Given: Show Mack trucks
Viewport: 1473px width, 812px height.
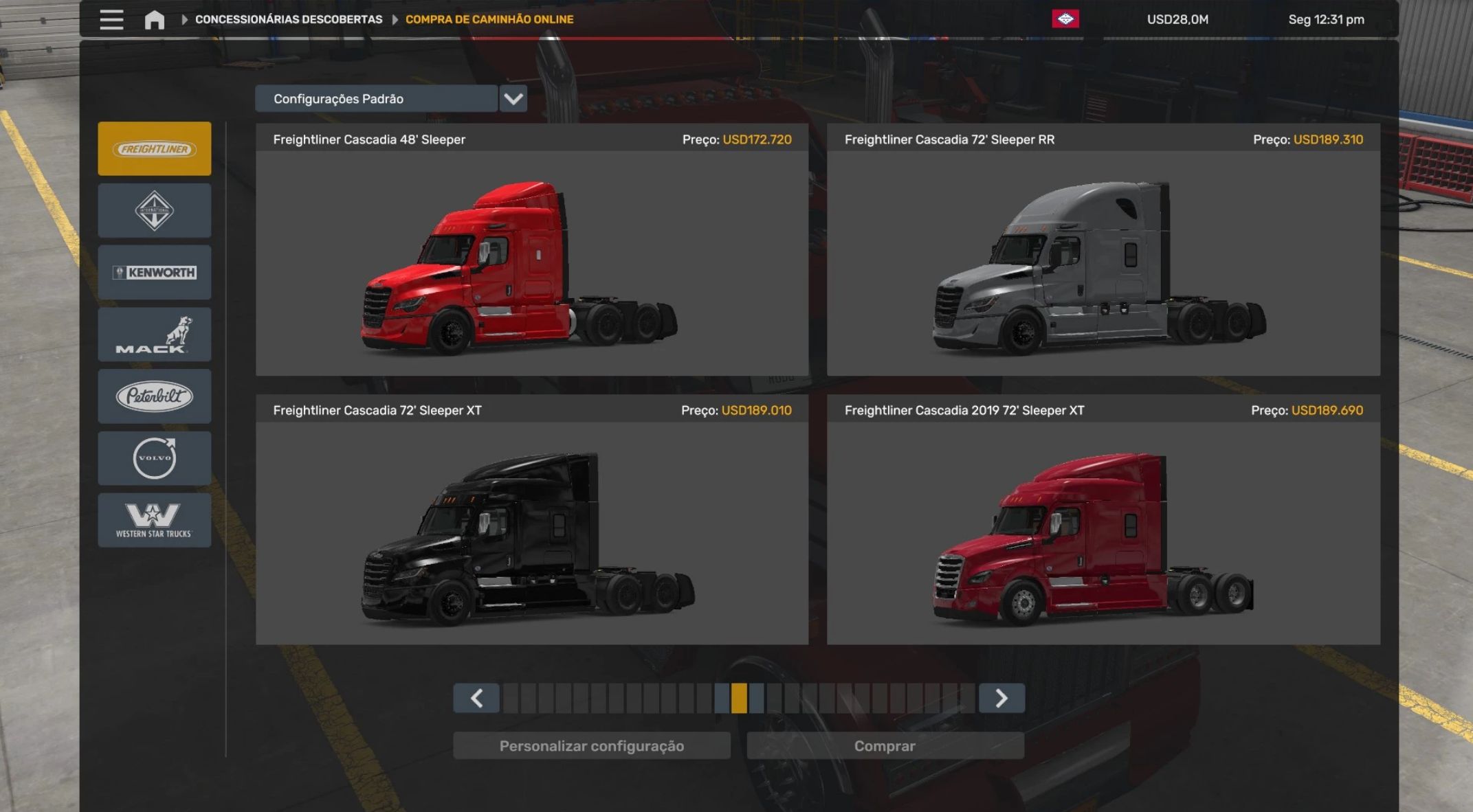Looking at the screenshot, I should 155,335.
